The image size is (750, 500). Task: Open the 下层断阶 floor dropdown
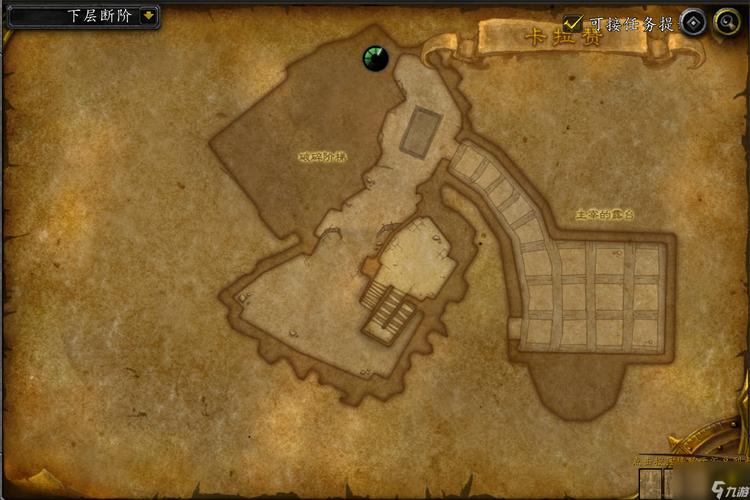pos(148,15)
